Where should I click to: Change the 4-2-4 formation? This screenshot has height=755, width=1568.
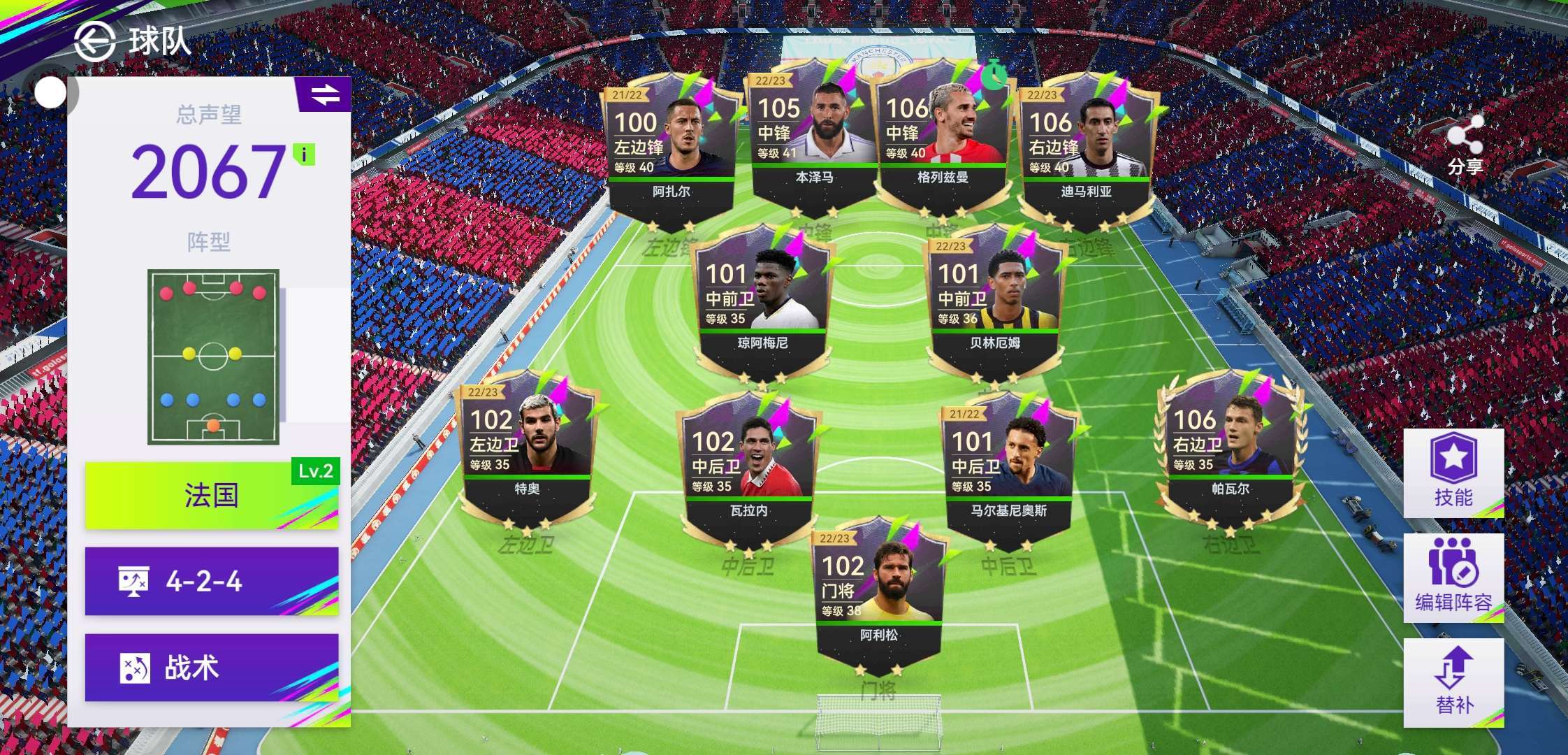[x=212, y=581]
